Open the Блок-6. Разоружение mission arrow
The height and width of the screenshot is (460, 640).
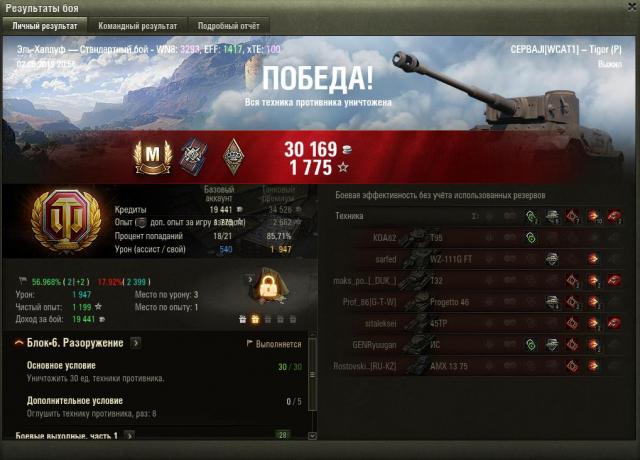136,343
